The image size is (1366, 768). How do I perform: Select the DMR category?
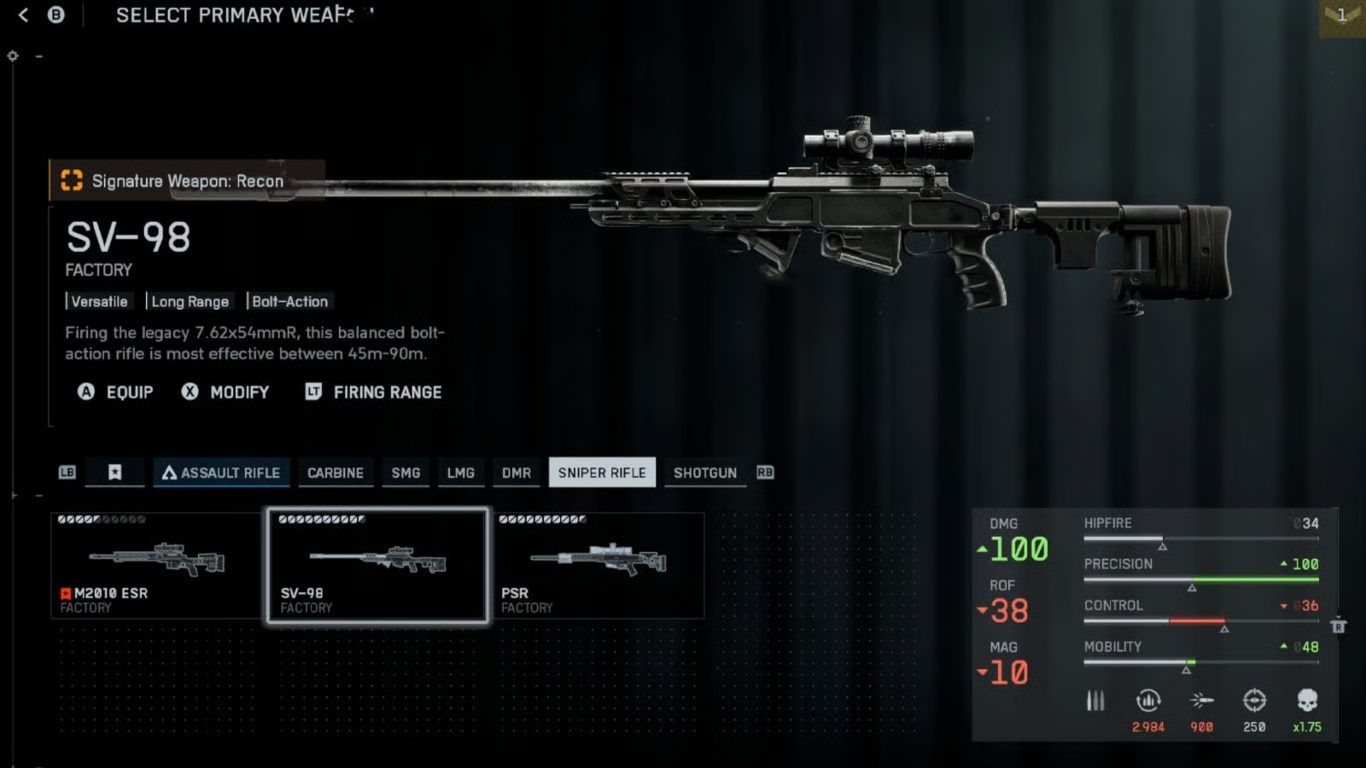click(516, 473)
